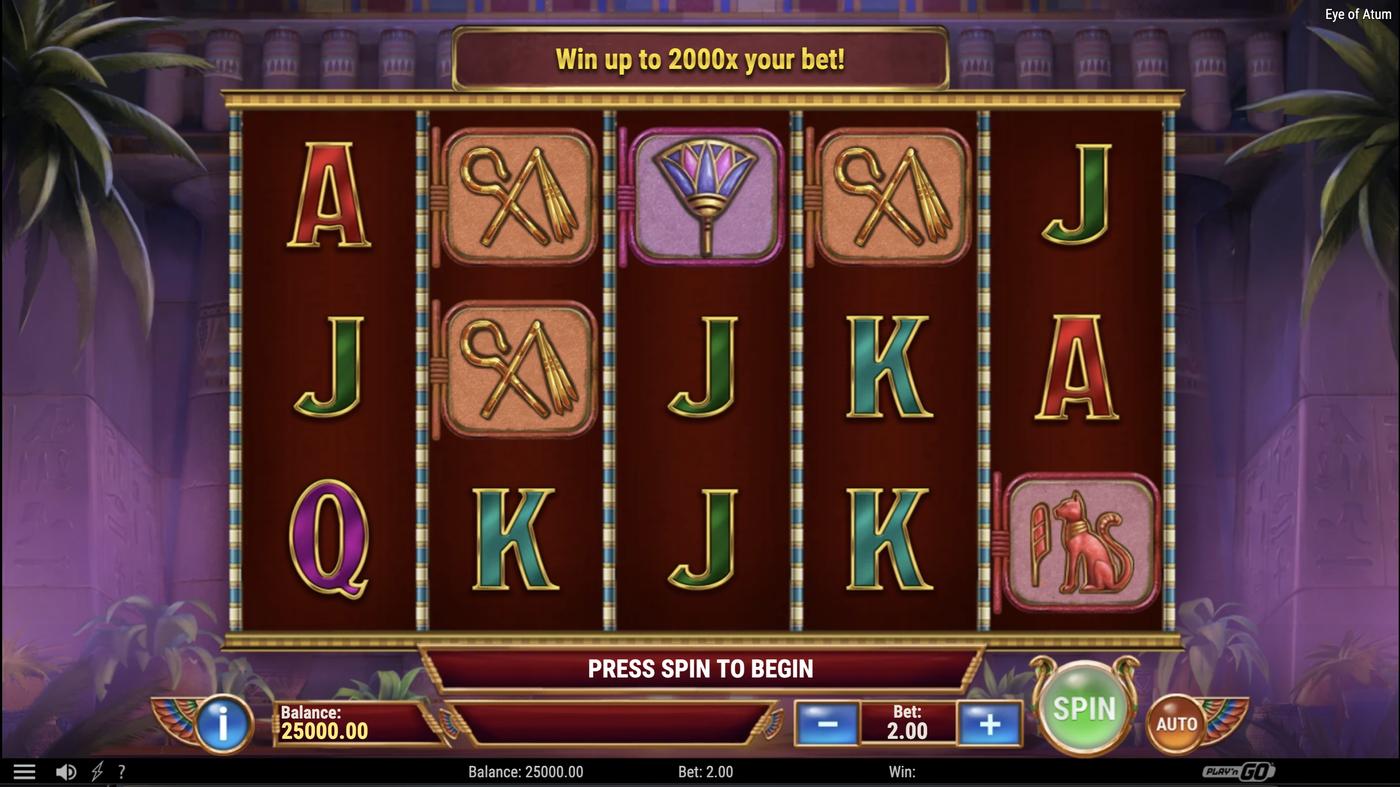1400x787 pixels.
Task: Click the cat symbol on reel five
Action: coord(1082,540)
